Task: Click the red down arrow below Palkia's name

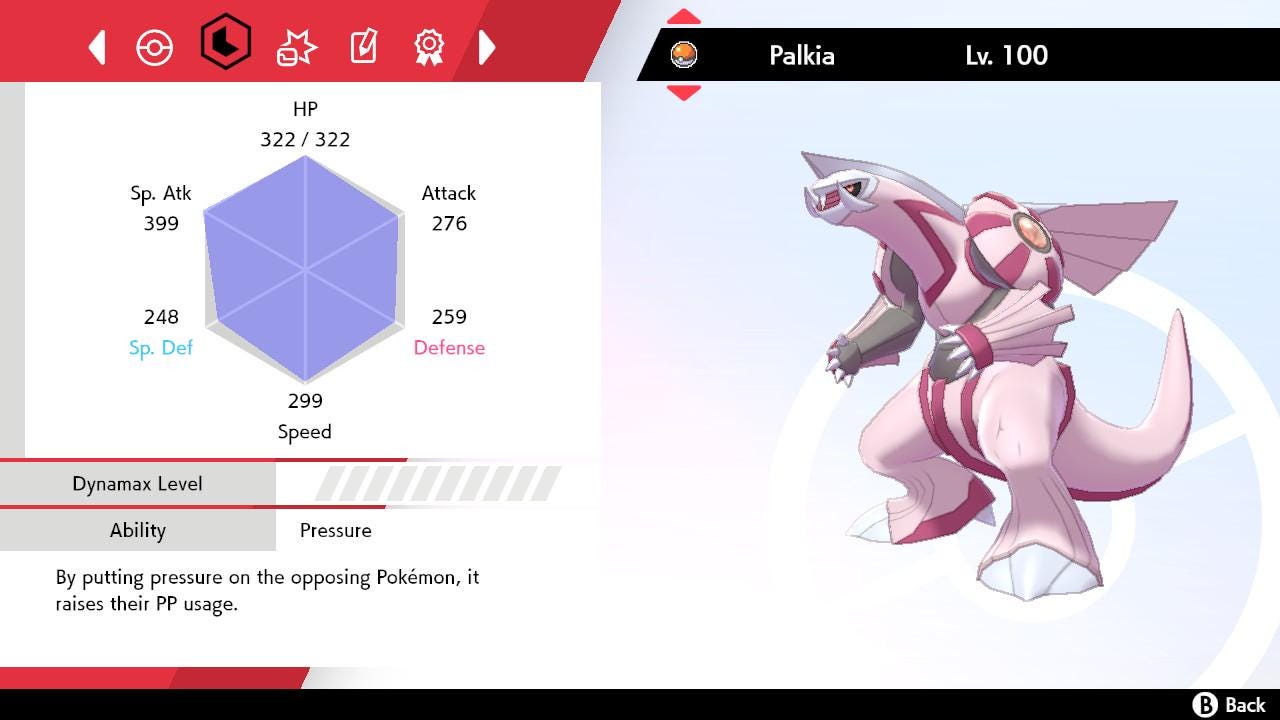Action: click(x=684, y=93)
